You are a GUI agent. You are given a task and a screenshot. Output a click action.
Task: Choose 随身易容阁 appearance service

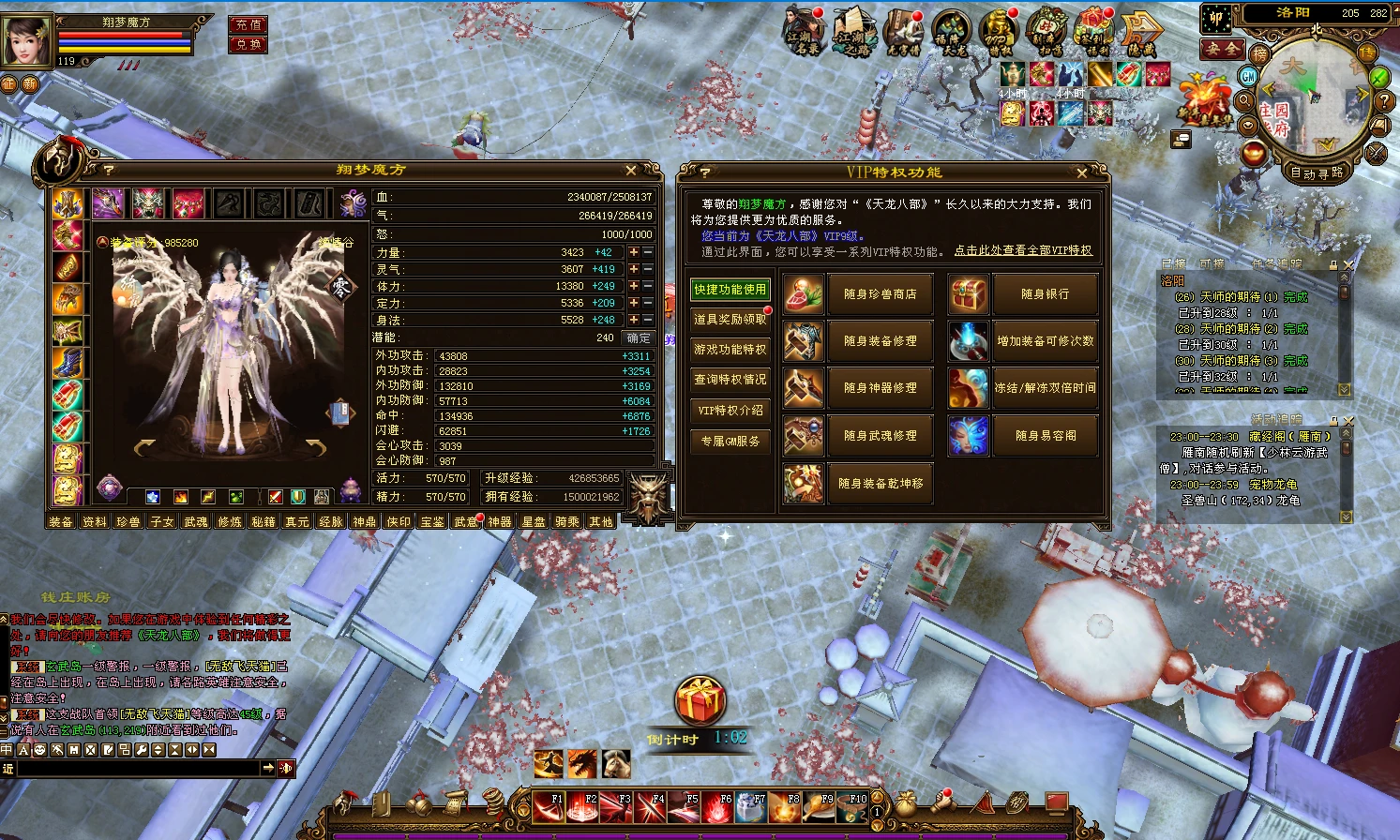[1045, 436]
